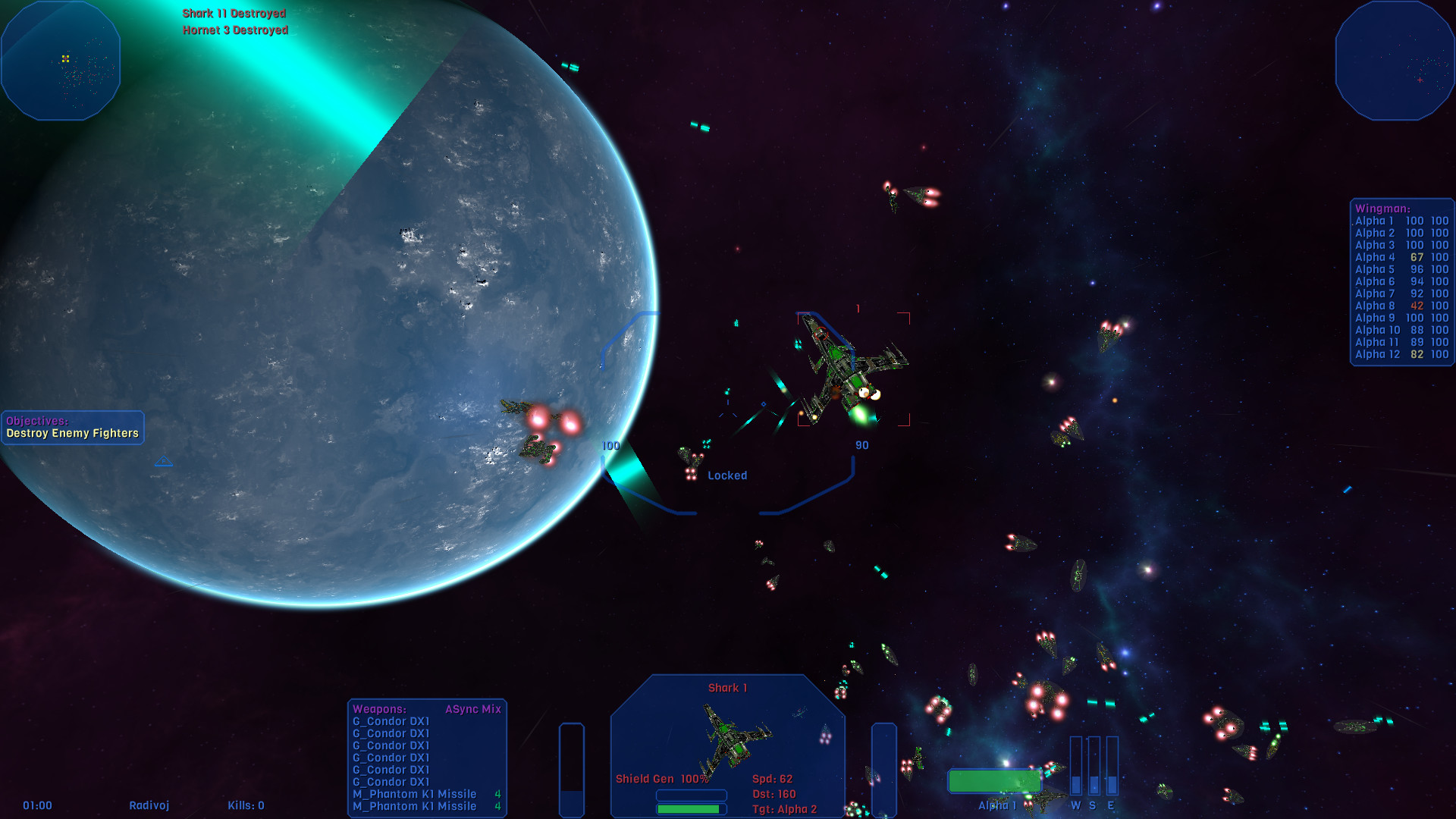Open the top-left tactical radar map
This screenshot has width=1456, height=819.
[x=61, y=61]
